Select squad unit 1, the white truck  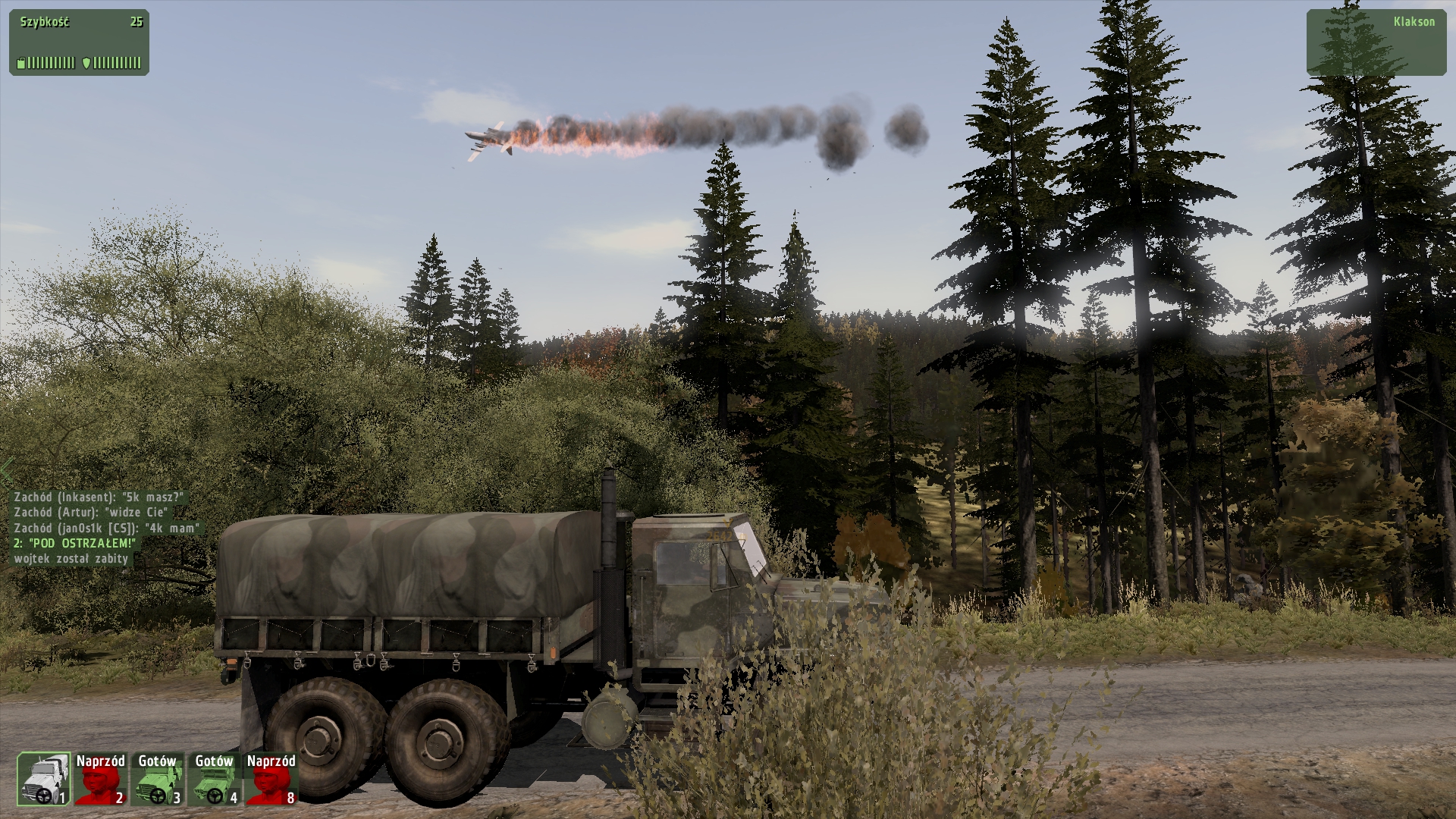tap(44, 779)
